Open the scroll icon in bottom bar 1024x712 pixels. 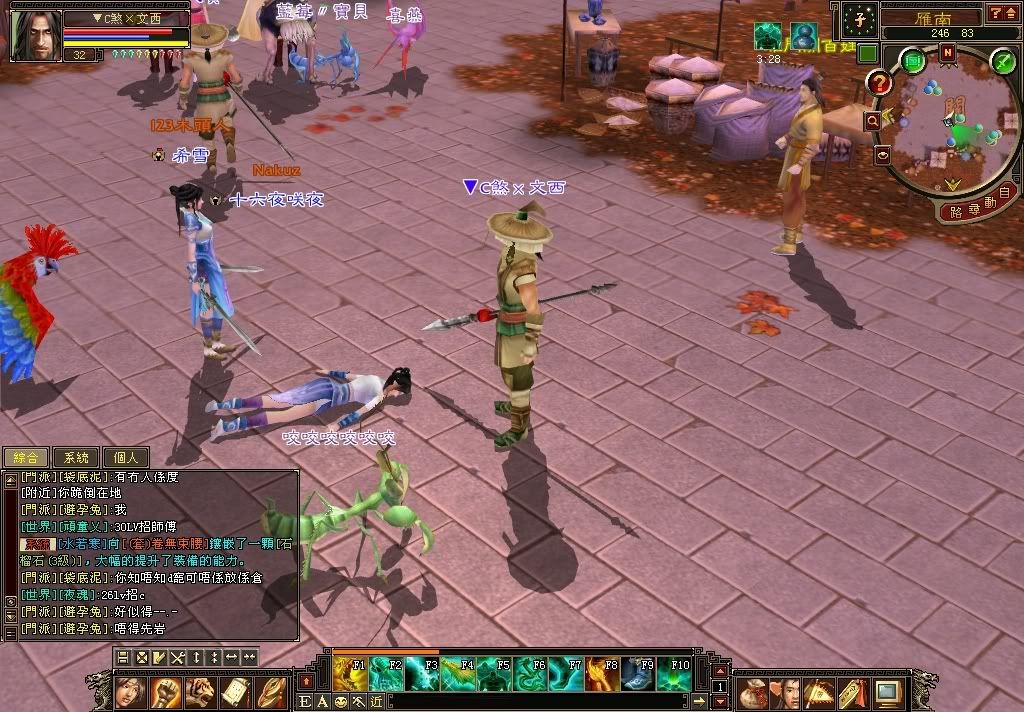click(x=235, y=691)
